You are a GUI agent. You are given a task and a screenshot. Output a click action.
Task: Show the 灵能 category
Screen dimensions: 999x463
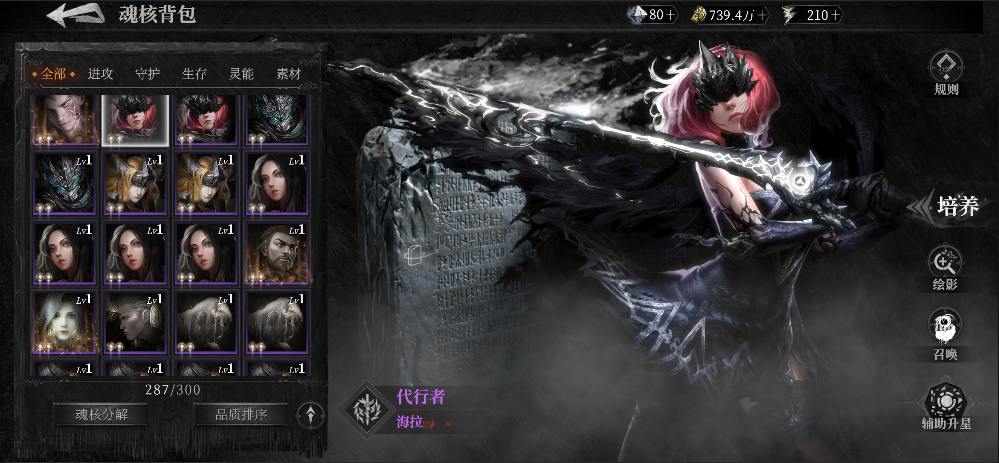tap(241, 73)
